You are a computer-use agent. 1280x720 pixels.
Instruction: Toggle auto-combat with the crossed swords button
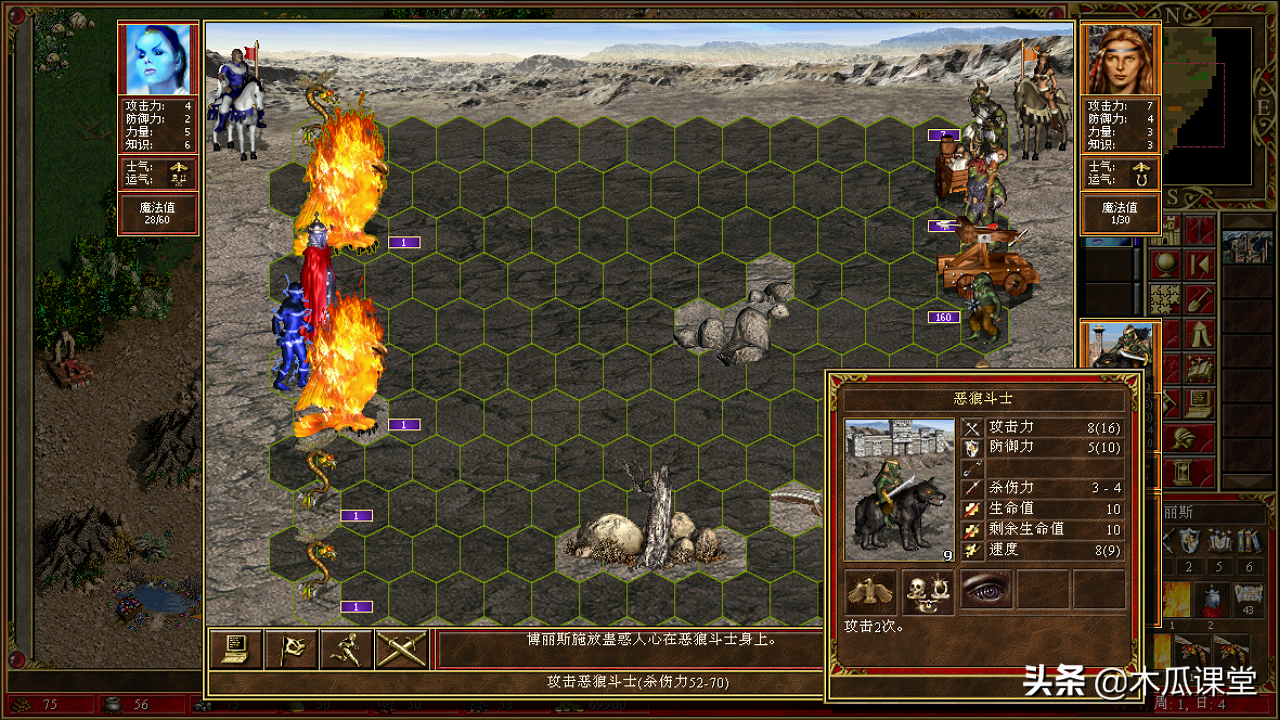402,650
